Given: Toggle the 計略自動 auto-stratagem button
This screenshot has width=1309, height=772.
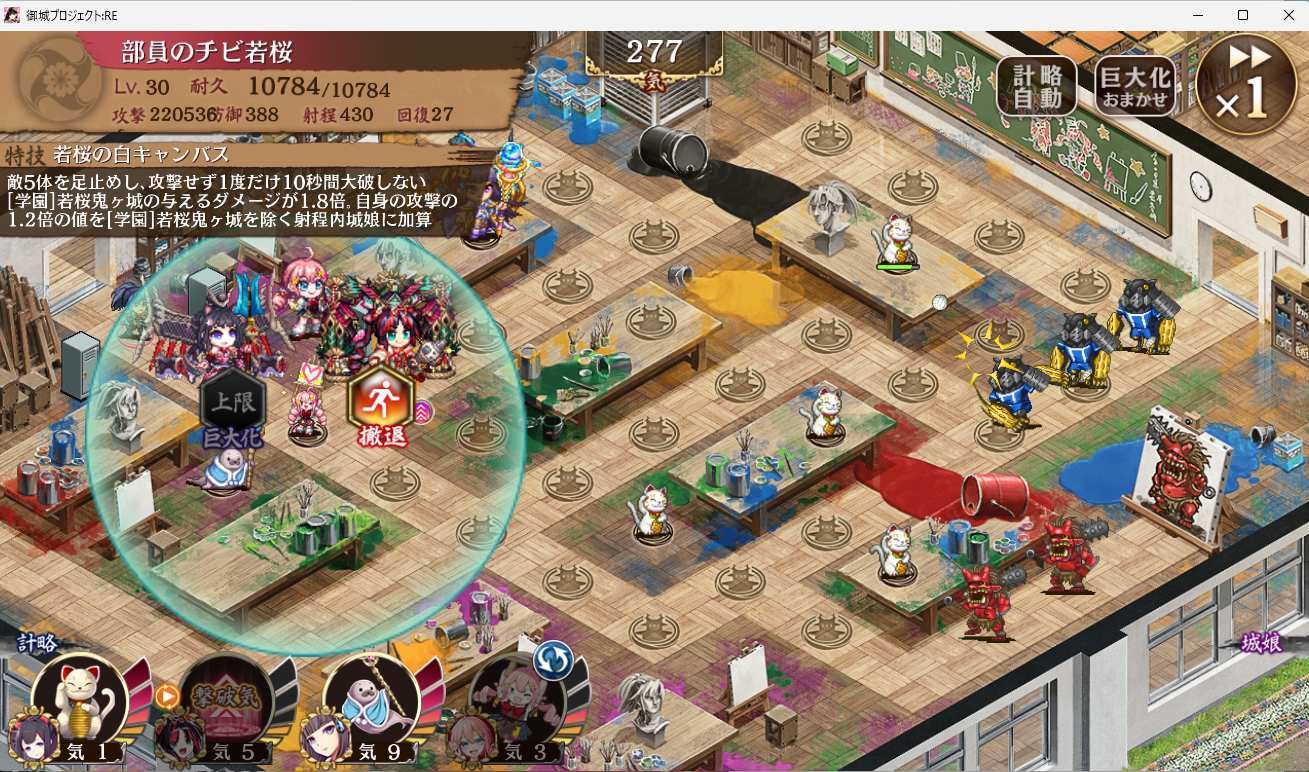Looking at the screenshot, I should coord(1036,86).
